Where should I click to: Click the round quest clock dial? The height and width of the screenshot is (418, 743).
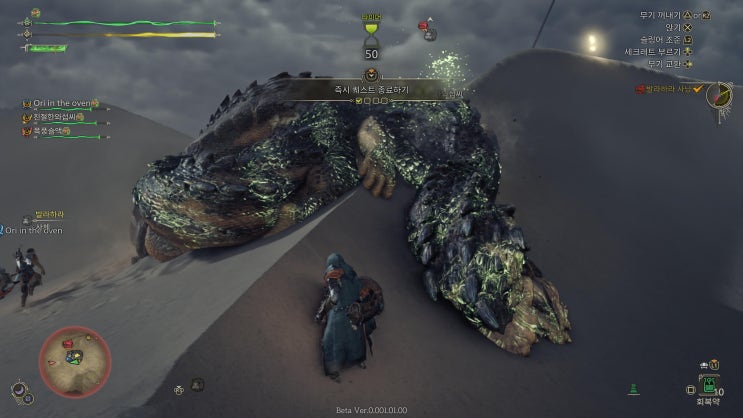click(x=718, y=95)
